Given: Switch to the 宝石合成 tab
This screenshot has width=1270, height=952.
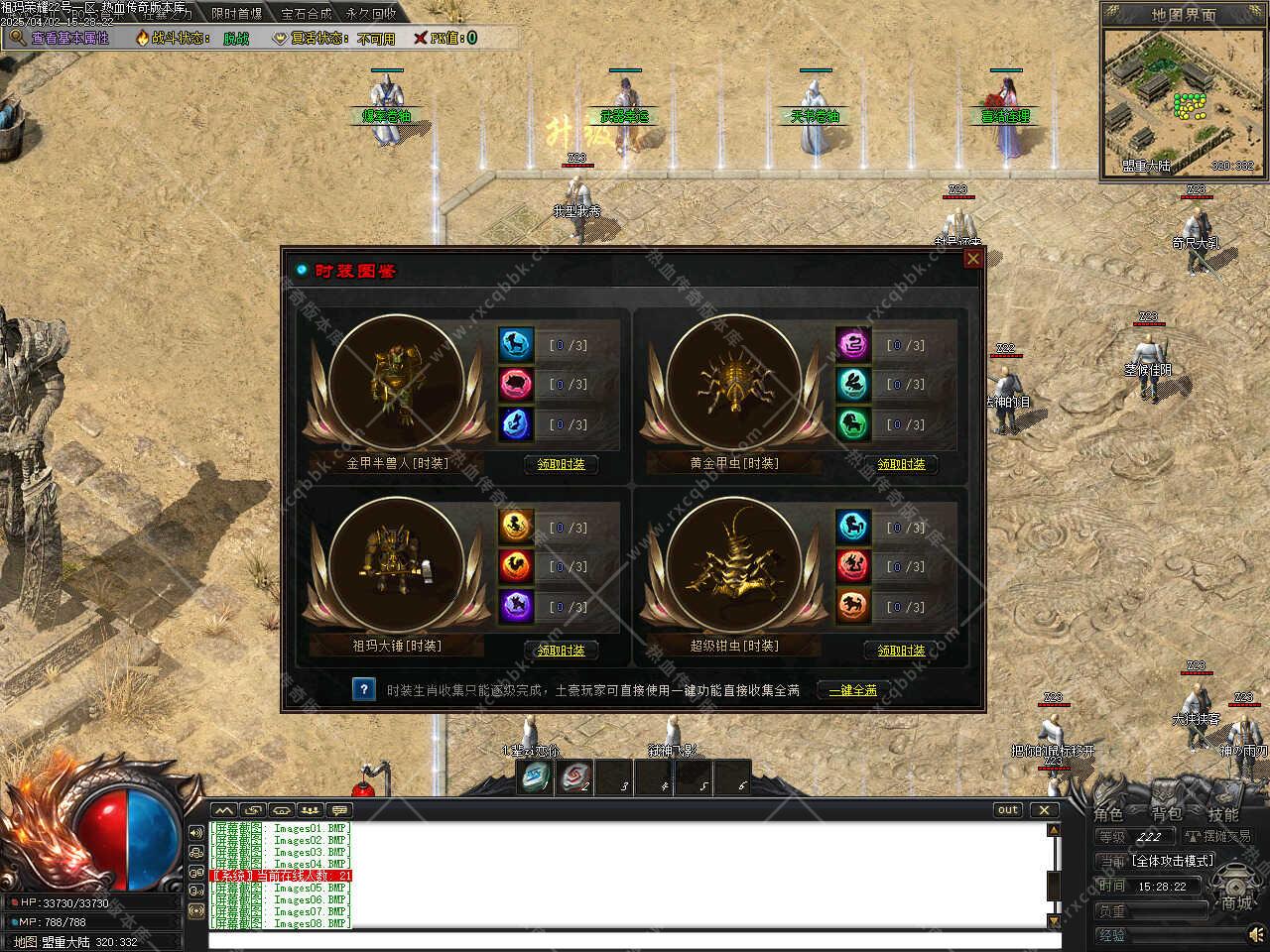Looking at the screenshot, I should tap(306, 14).
